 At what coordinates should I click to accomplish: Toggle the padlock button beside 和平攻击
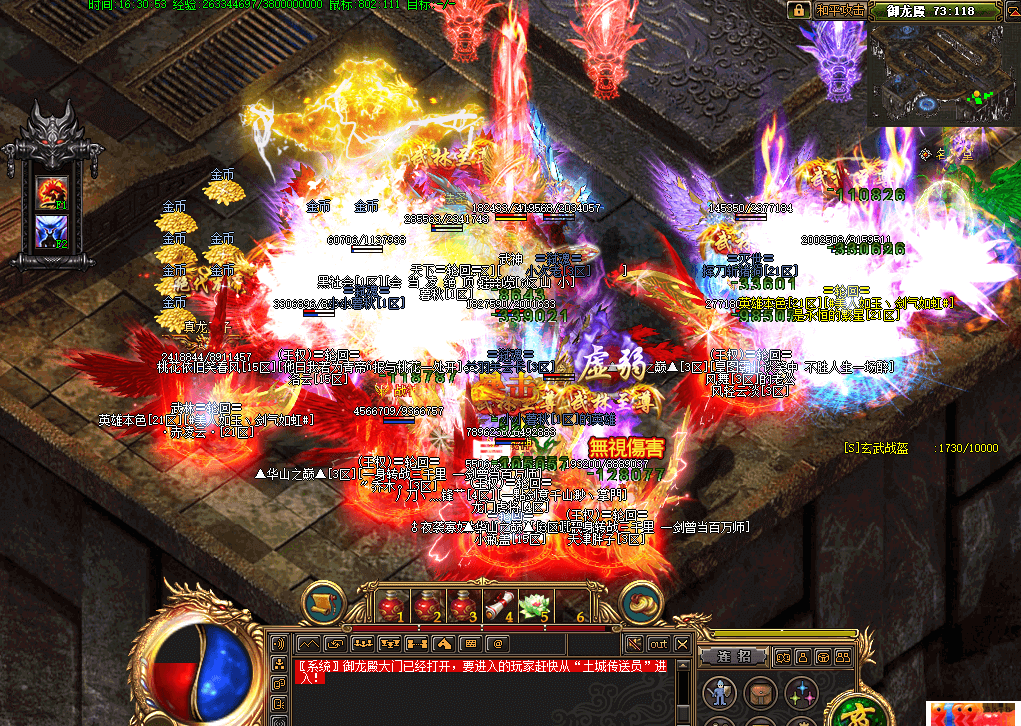[x=798, y=10]
